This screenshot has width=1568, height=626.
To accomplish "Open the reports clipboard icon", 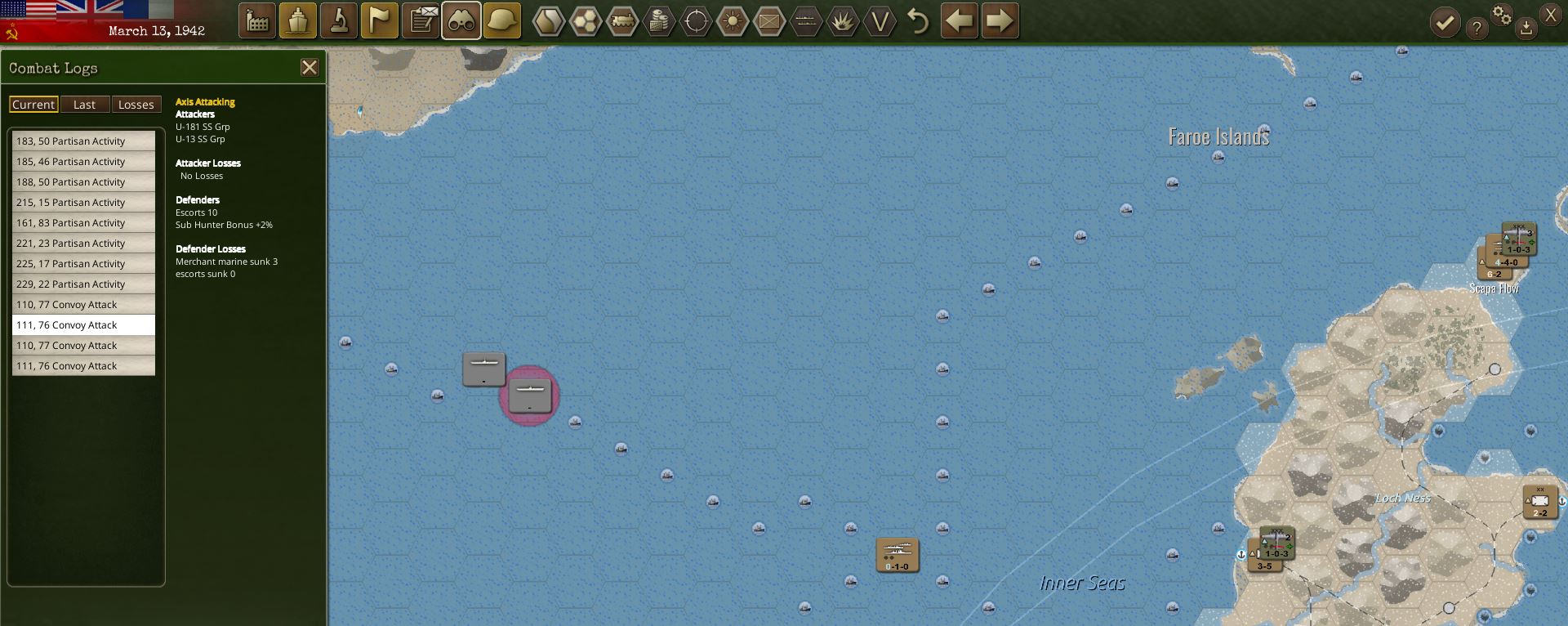I will pos(420,20).
